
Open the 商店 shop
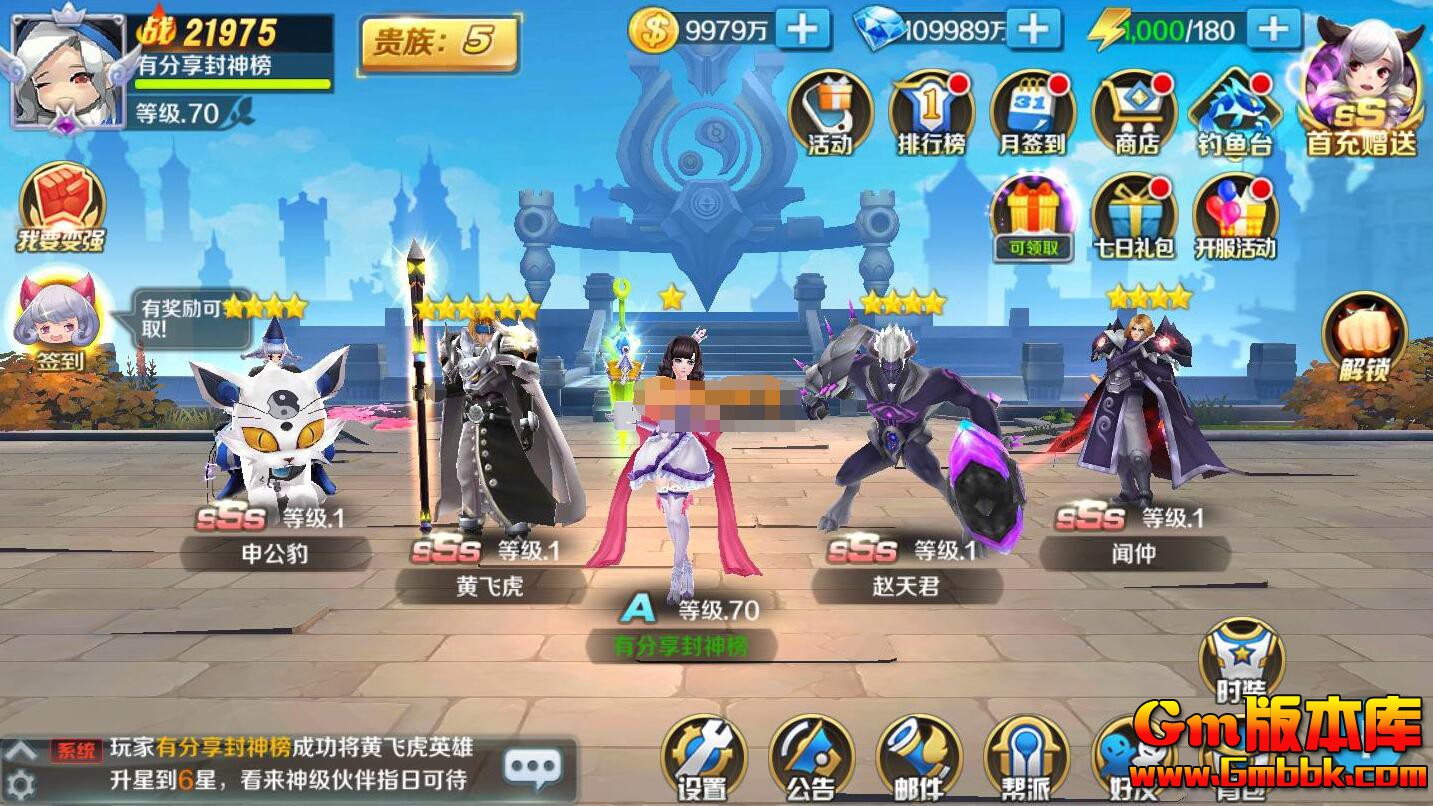point(1134,112)
